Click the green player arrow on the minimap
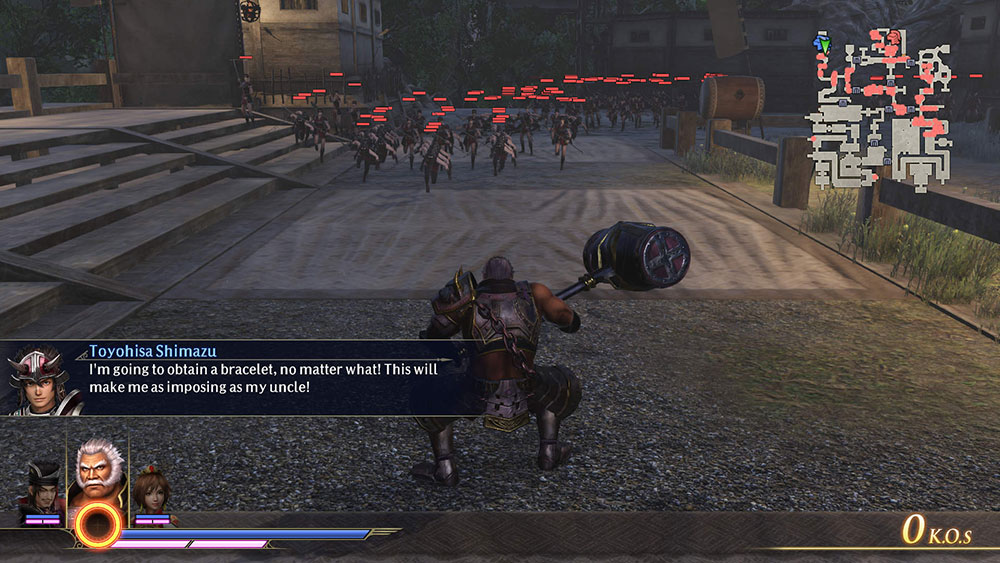 tap(823, 45)
